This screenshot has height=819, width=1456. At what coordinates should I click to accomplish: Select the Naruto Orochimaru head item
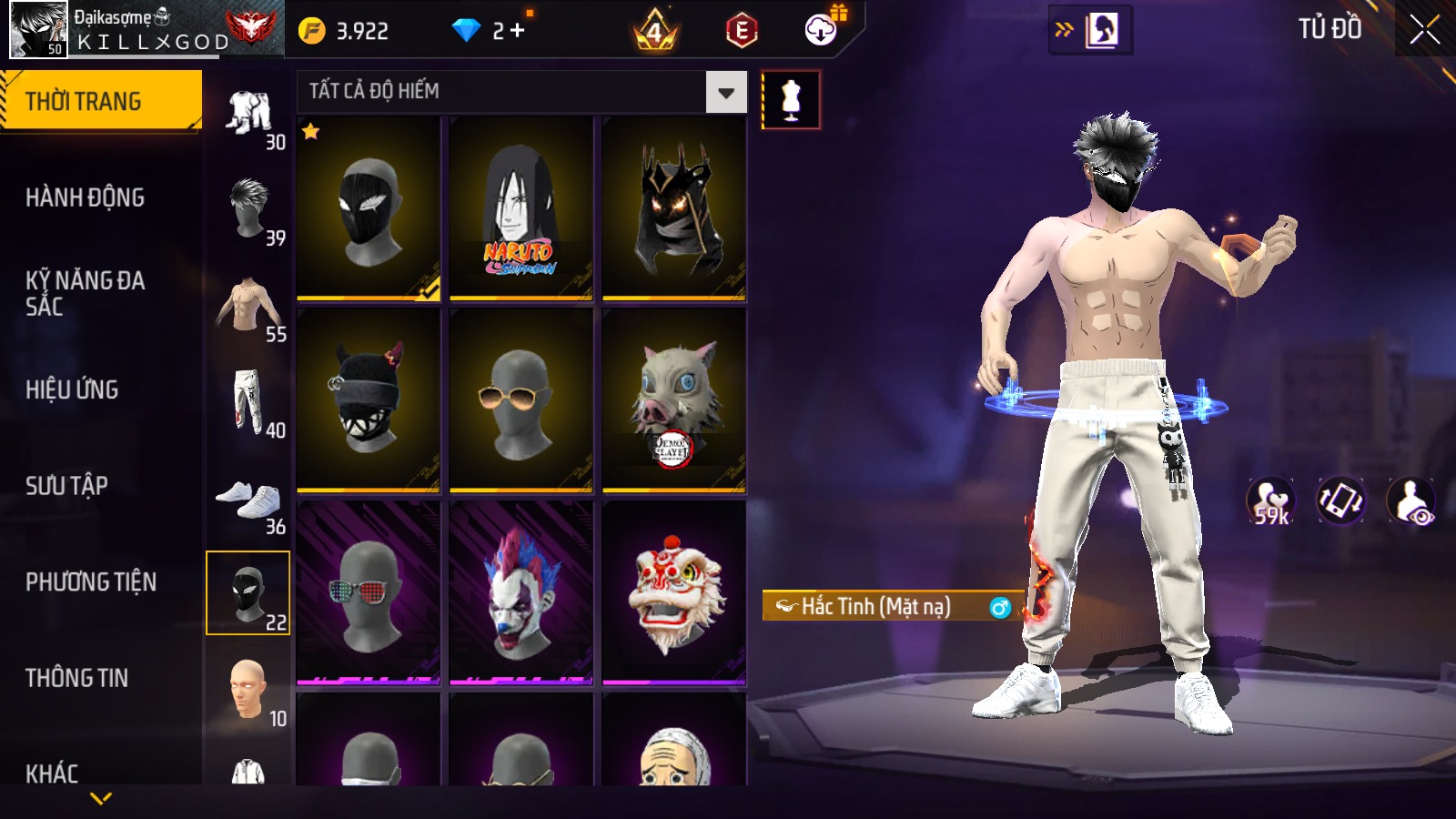pos(521,208)
